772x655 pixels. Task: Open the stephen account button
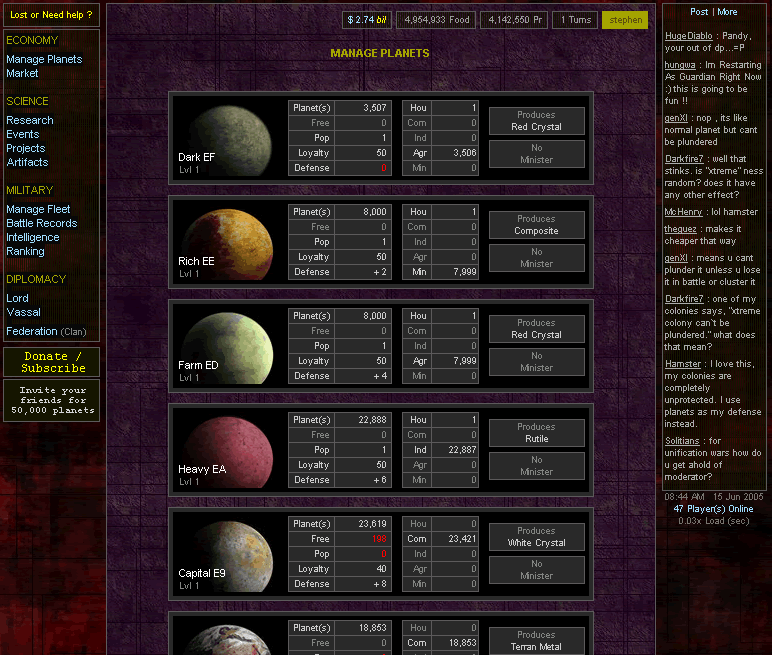coord(625,20)
